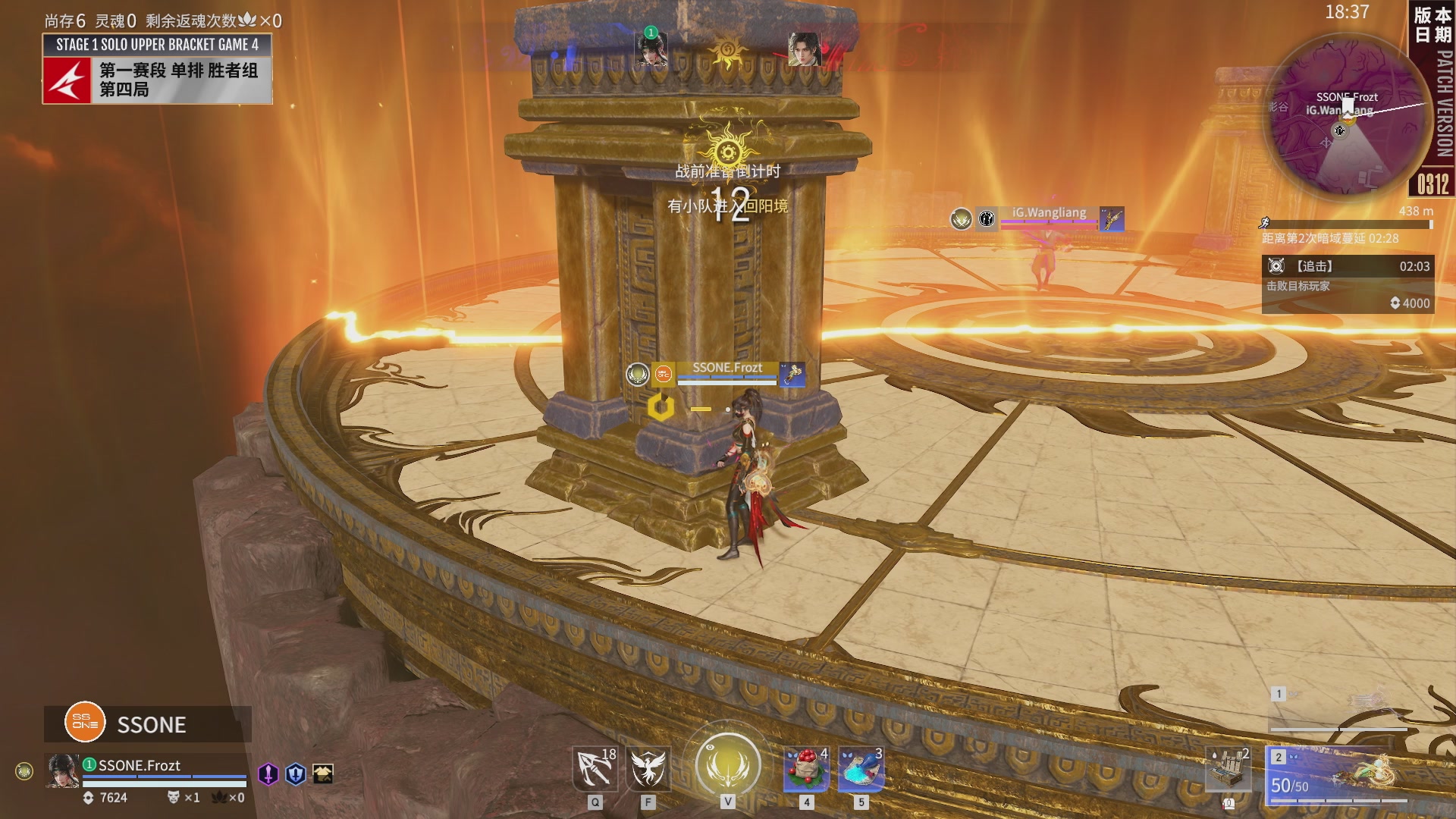This screenshot has height=819, width=1456.
Task: Inspect the purple sword buff icon
Action: (268, 773)
